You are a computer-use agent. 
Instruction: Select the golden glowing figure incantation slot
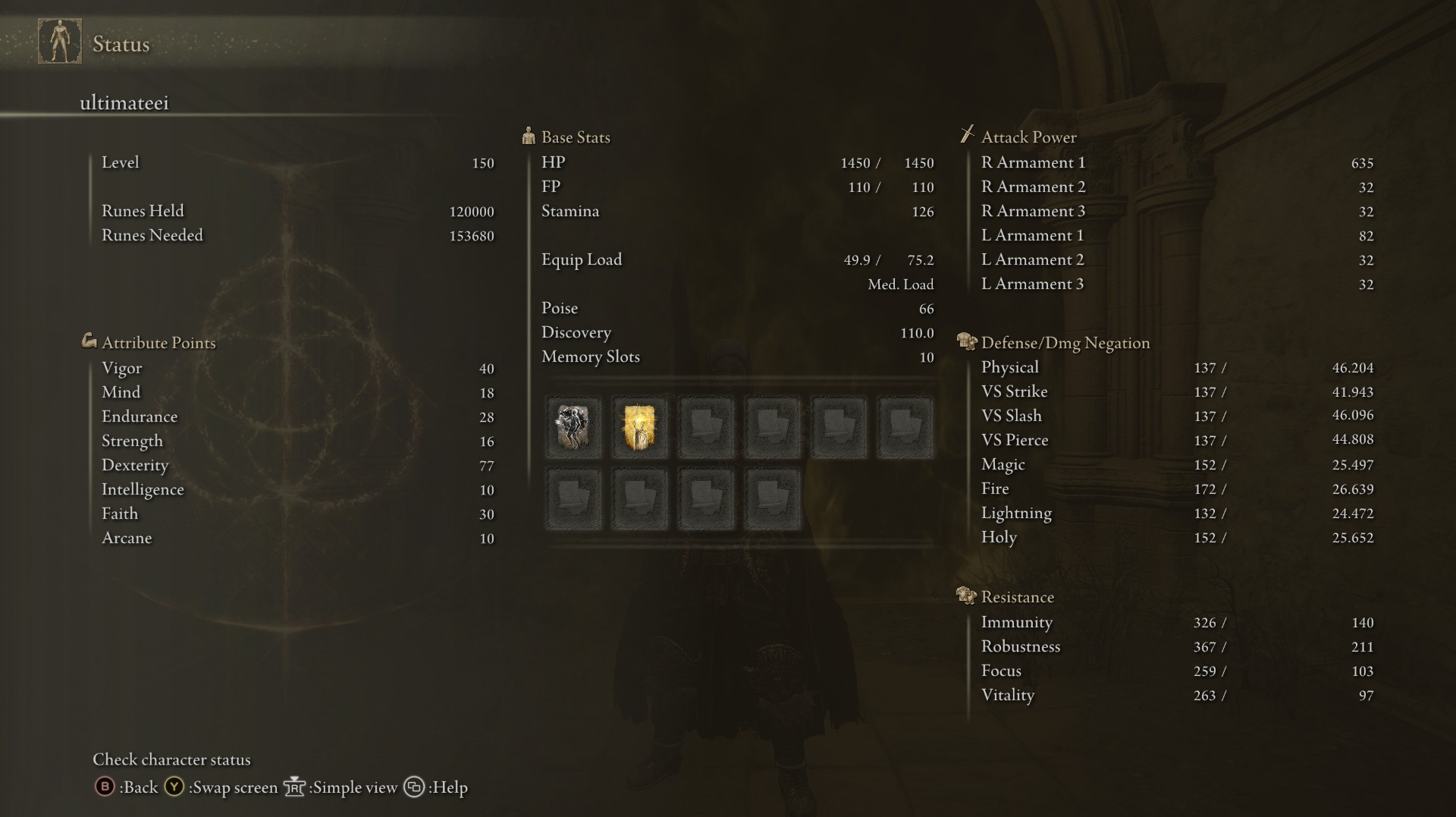tap(639, 428)
